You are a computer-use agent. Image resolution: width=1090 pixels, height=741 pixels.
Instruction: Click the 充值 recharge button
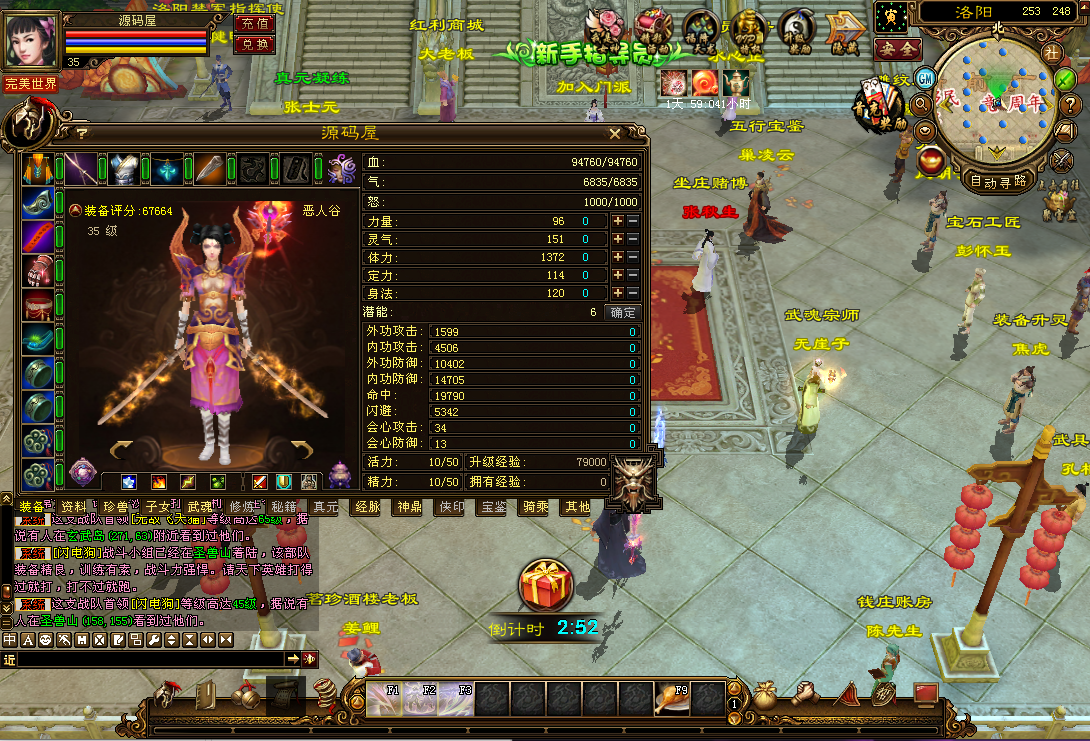(254, 23)
